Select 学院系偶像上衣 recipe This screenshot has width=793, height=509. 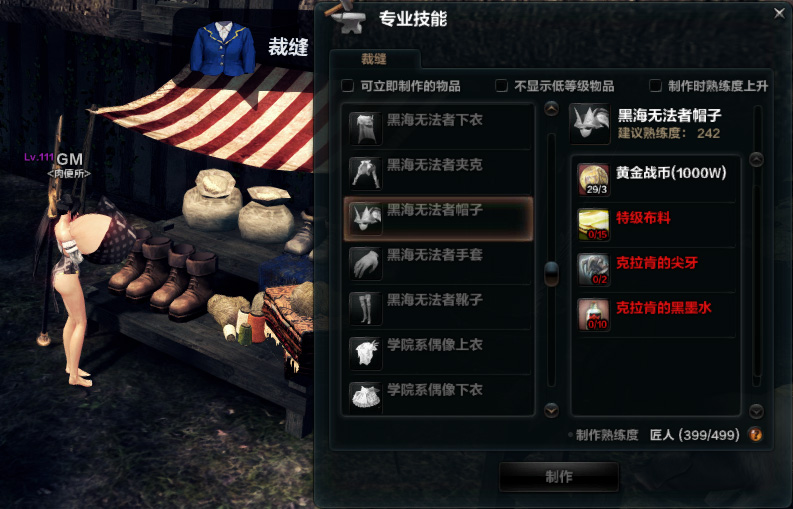point(437,351)
